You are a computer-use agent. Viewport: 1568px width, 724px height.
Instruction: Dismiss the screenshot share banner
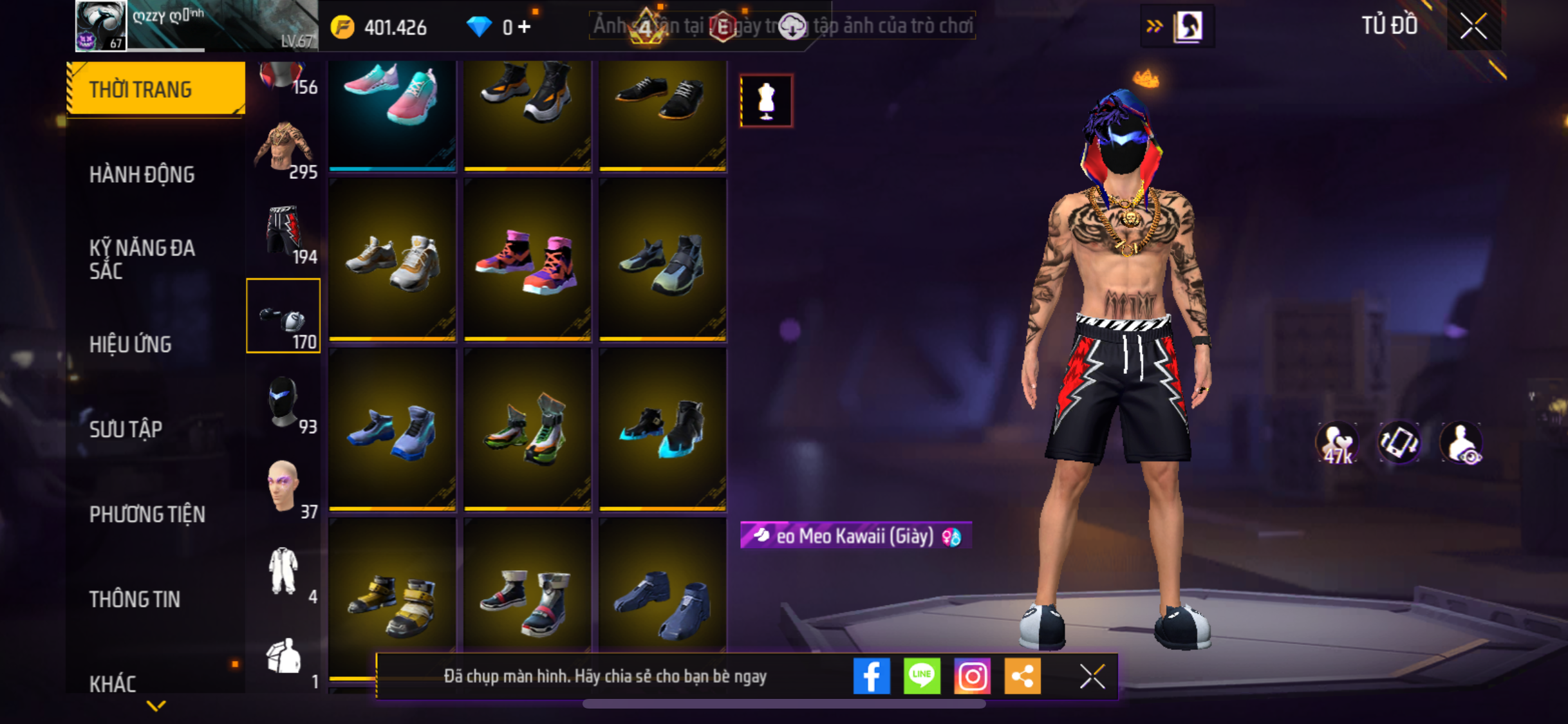pyautogui.click(x=1092, y=676)
